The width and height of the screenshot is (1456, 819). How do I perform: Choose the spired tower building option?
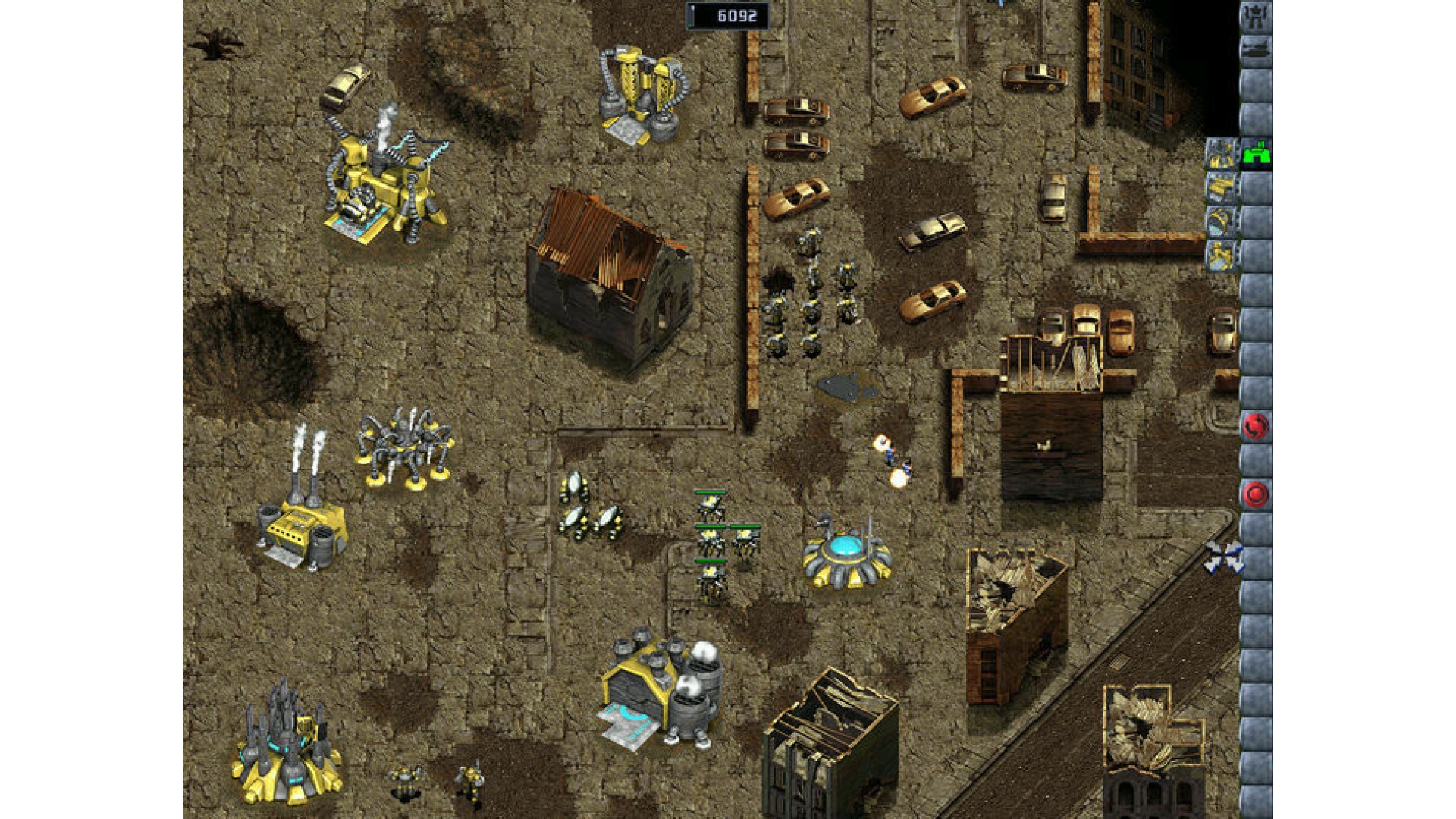(1222, 153)
